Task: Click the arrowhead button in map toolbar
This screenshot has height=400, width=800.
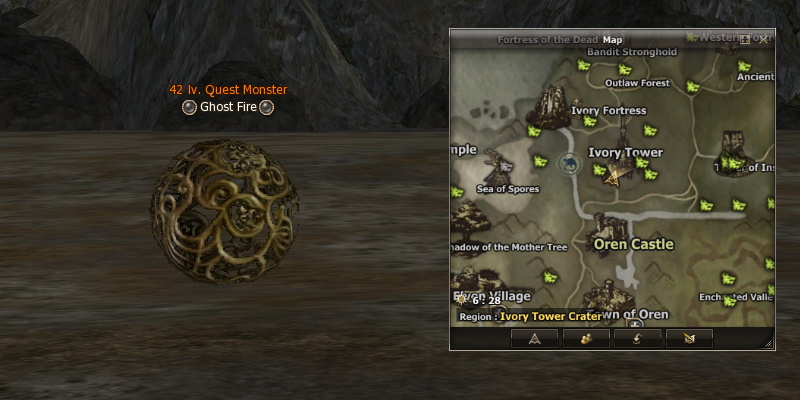Action: [x=534, y=338]
